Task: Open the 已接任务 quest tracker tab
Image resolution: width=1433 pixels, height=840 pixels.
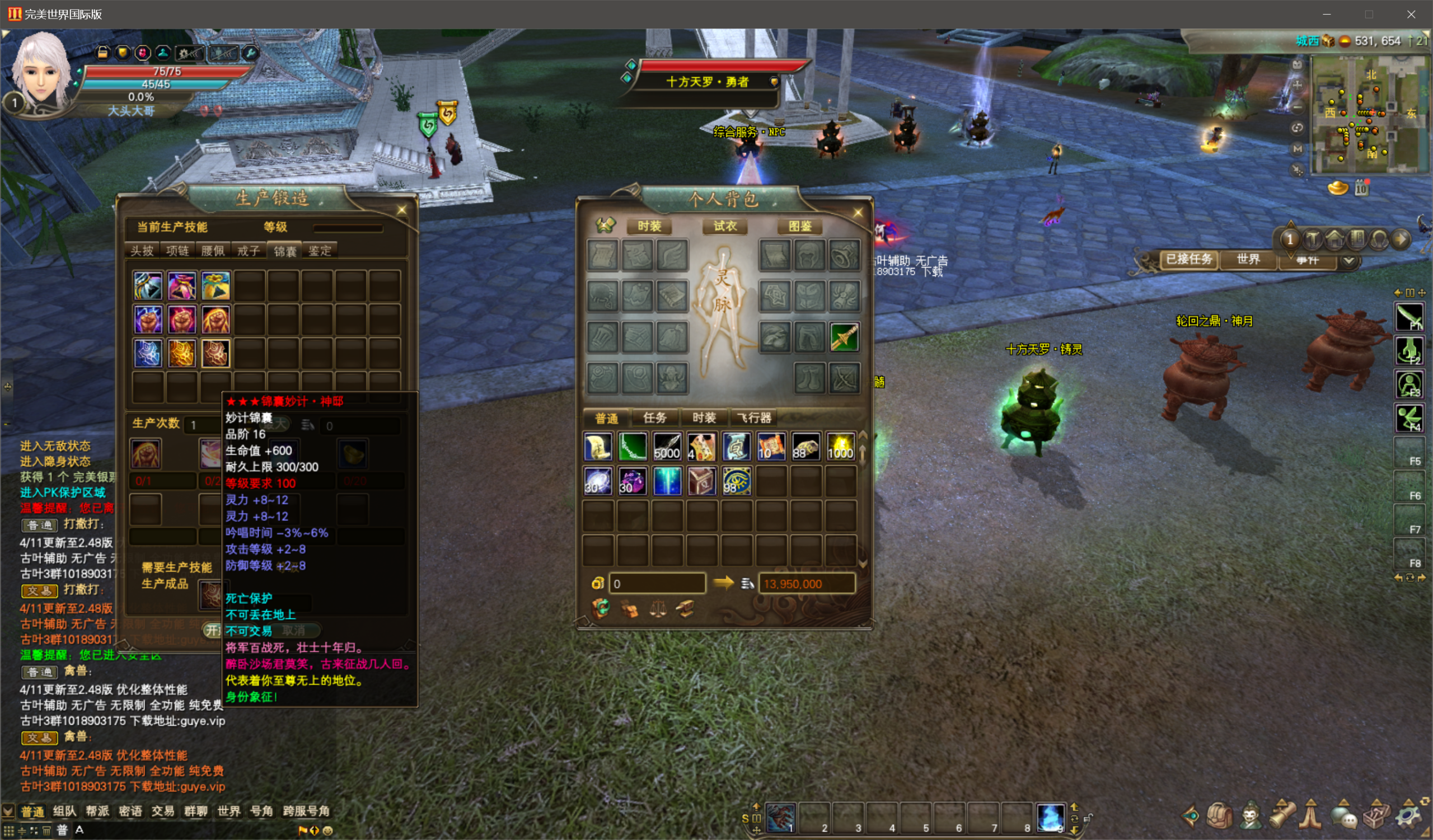Action: tap(1188, 259)
